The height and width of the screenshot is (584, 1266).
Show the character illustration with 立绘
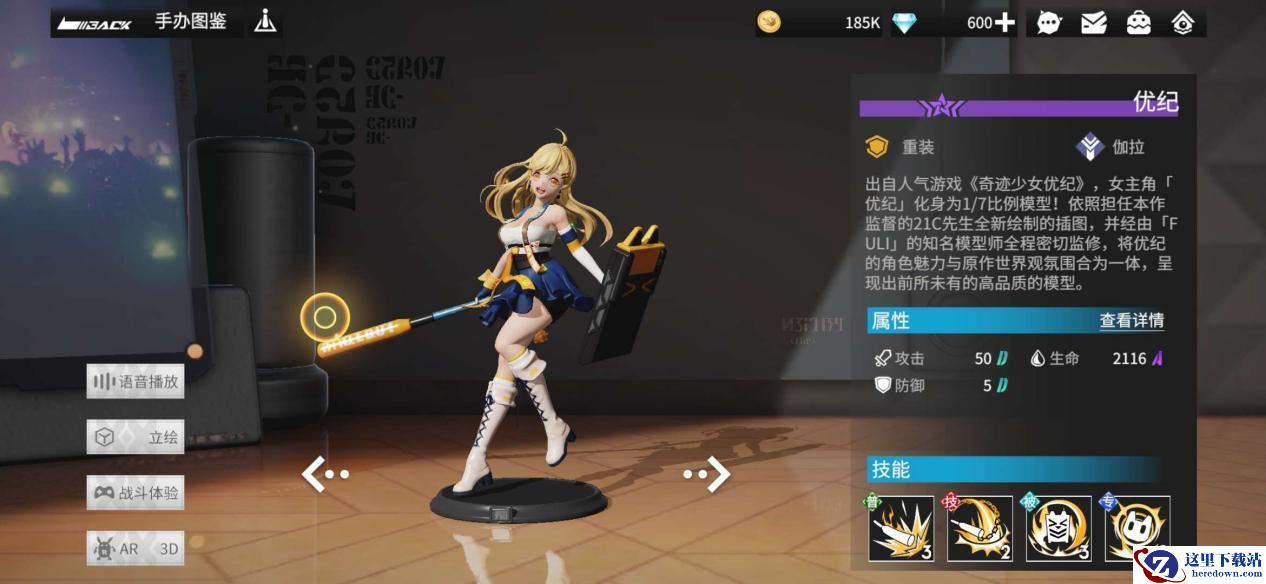(136, 437)
